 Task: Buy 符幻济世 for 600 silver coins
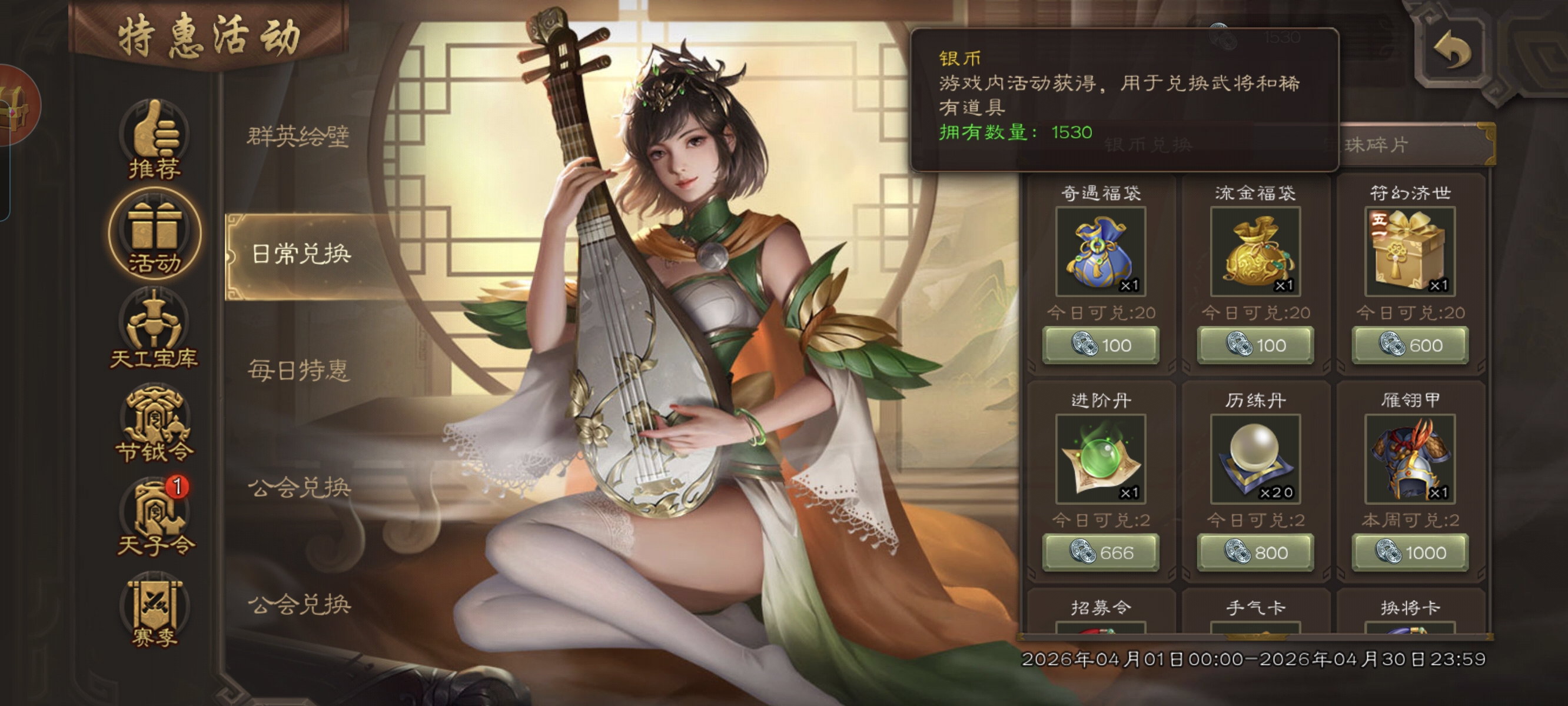click(1410, 345)
